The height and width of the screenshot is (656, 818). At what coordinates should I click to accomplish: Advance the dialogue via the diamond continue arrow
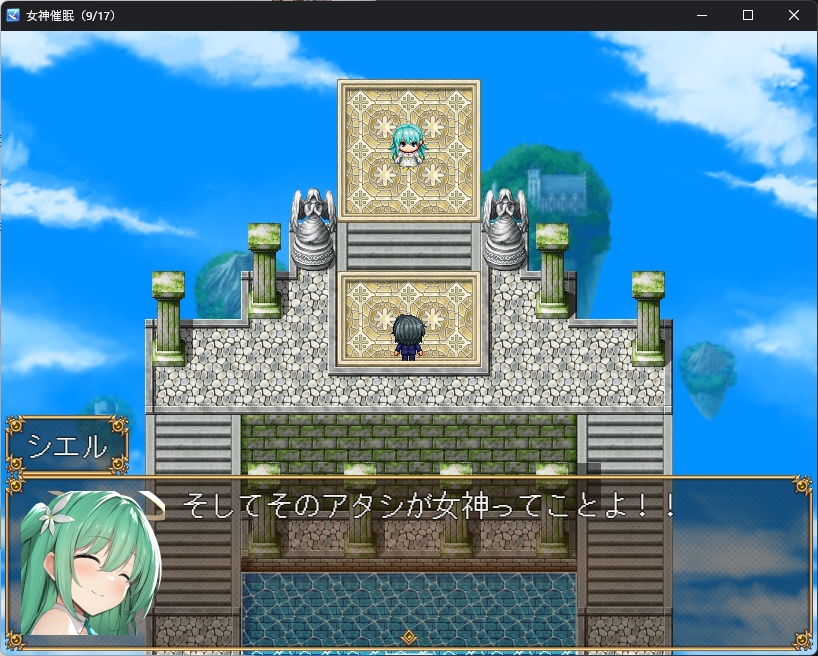pyautogui.click(x=408, y=637)
